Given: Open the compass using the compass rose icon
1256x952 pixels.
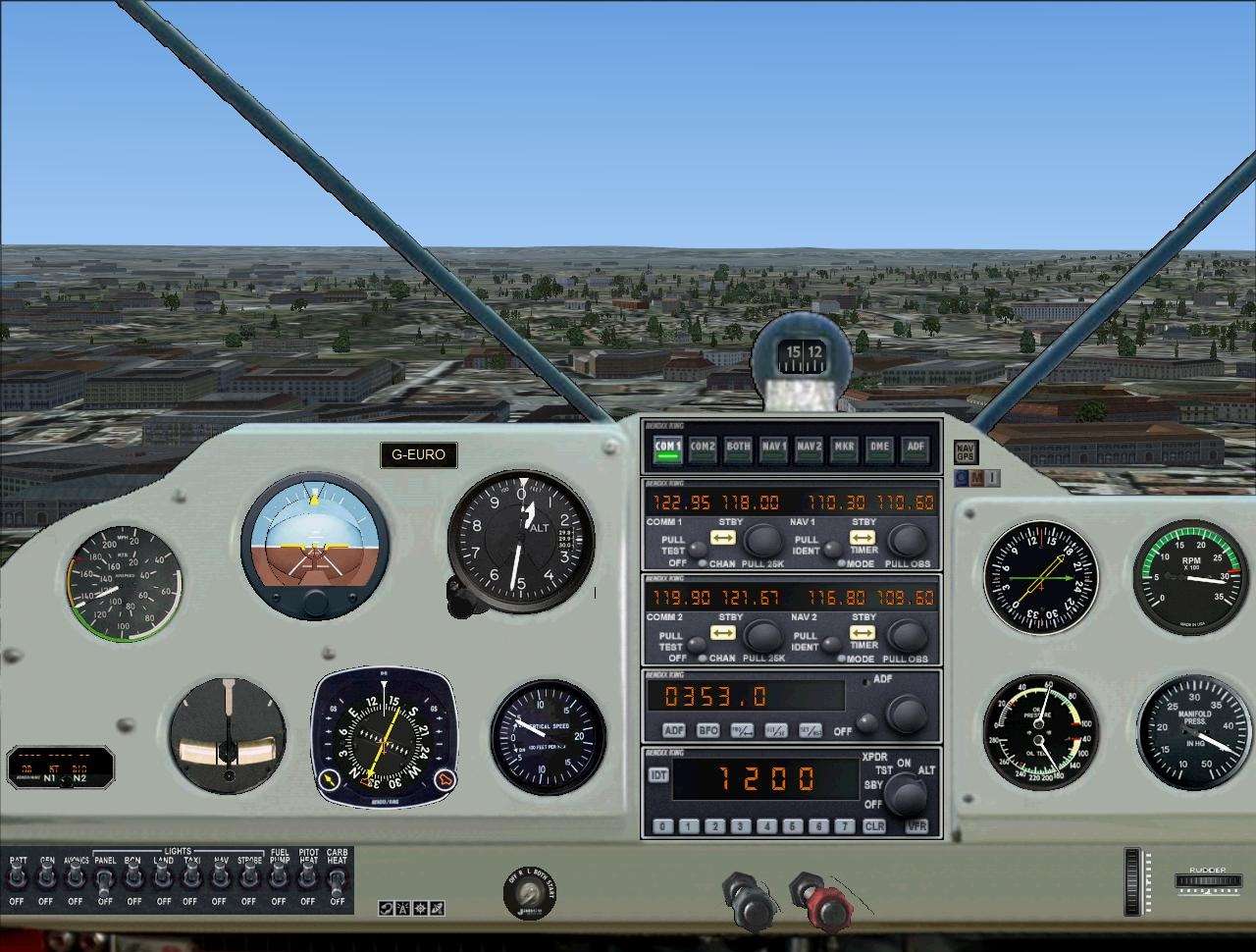Looking at the screenshot, I should click(x=420, y=908).
